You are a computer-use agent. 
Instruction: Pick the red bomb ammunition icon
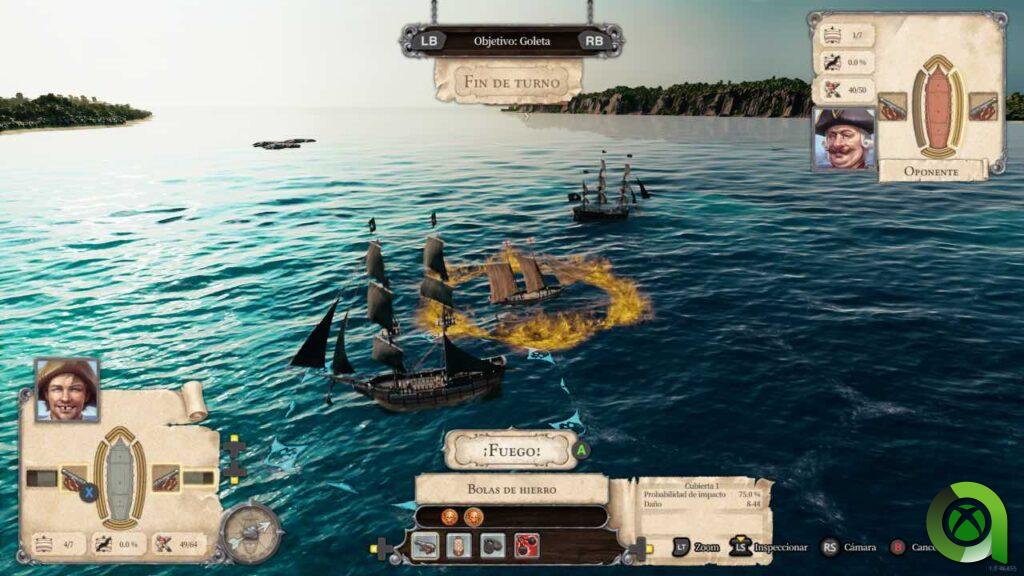point(527,546)
